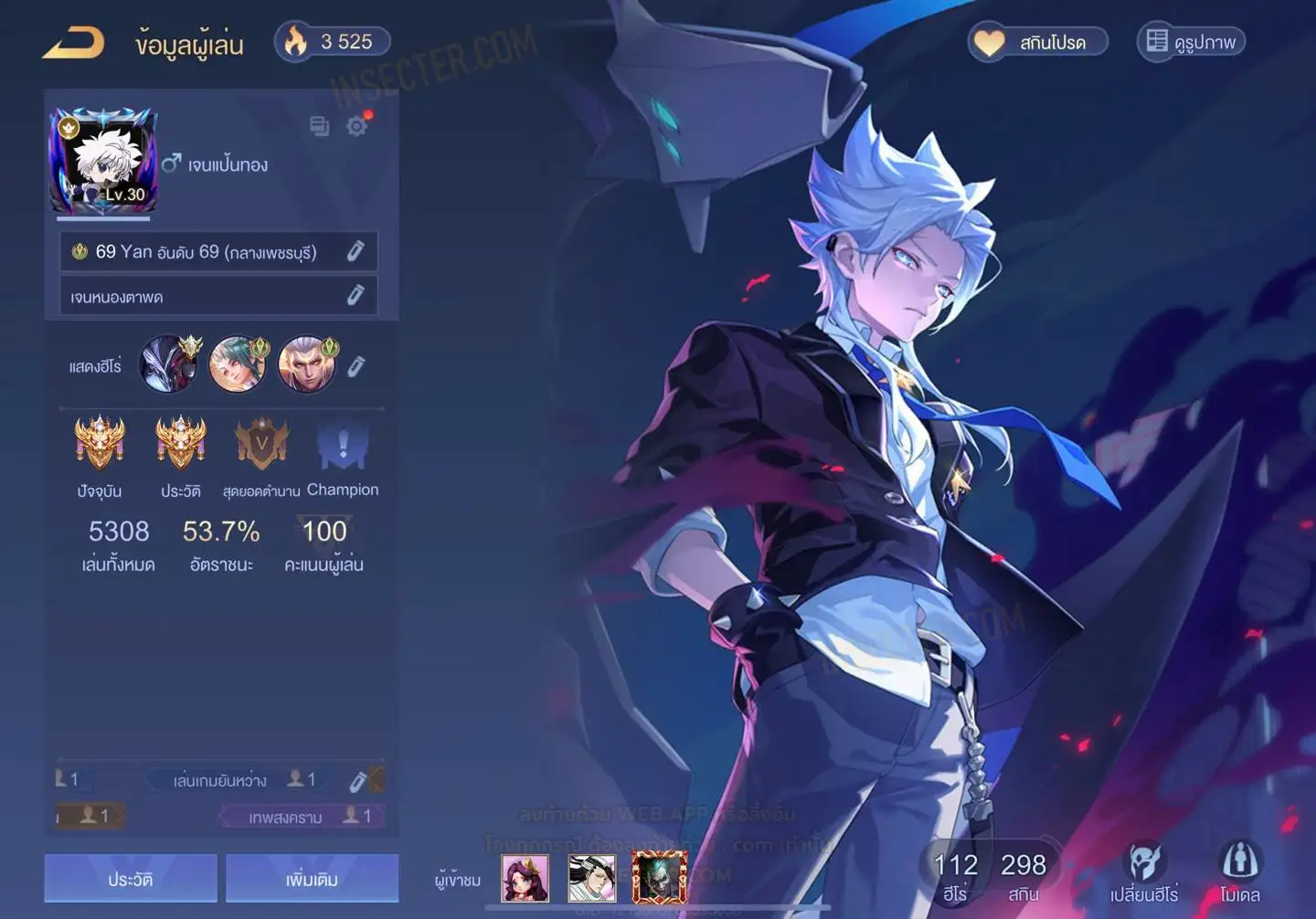The image size is (1316, 919).
Task: Open the more (เพิ่มเติม) button
Action: tap(312, 879)
